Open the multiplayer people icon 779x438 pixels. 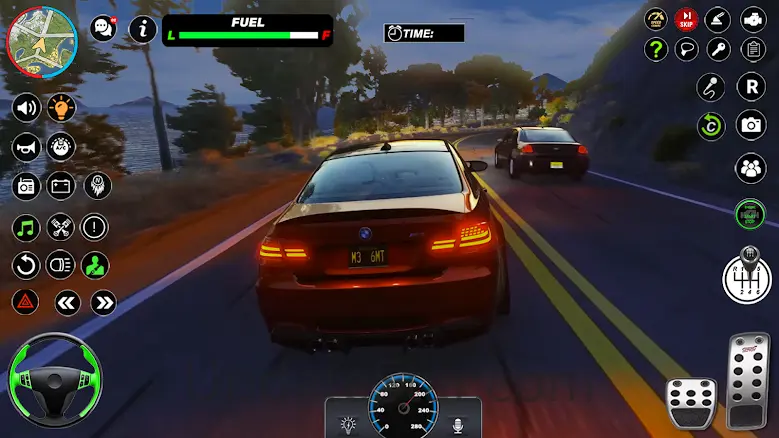point(751,168)
